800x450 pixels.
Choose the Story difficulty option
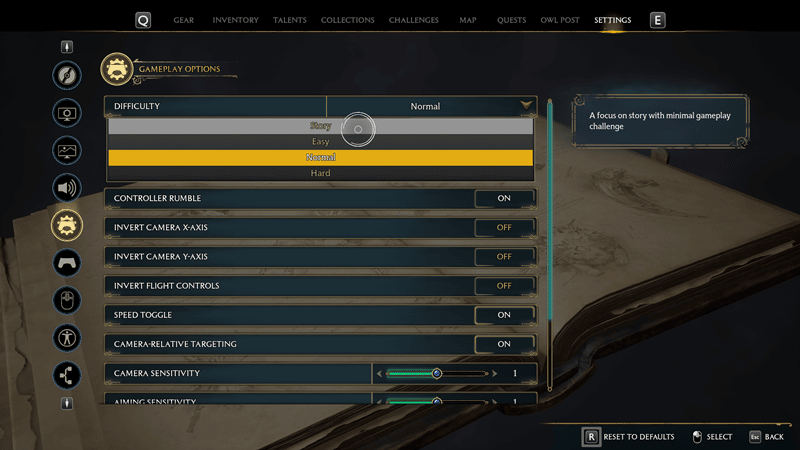click(320, 126)
